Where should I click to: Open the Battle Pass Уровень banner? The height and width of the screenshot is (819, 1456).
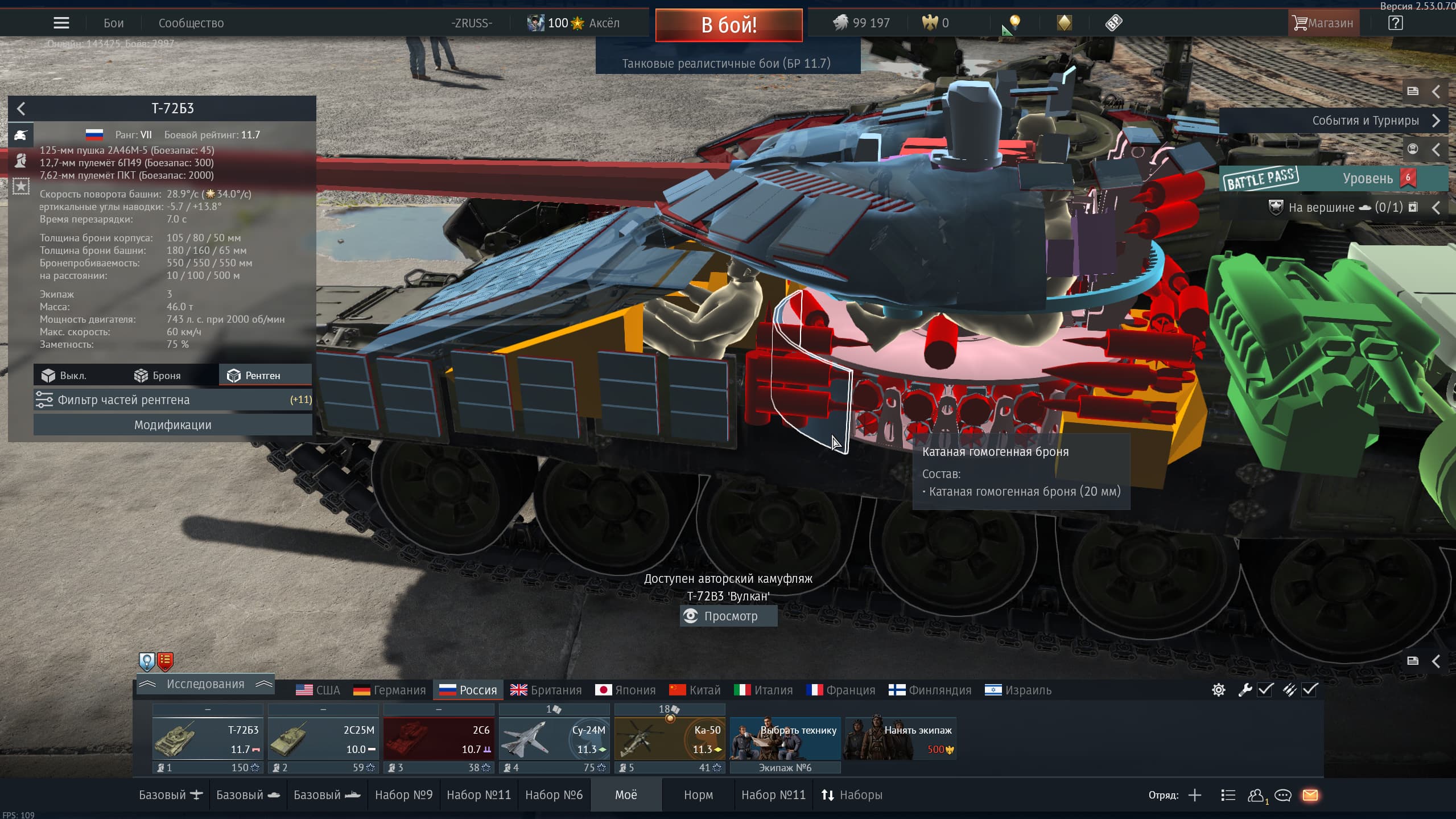1331,179
